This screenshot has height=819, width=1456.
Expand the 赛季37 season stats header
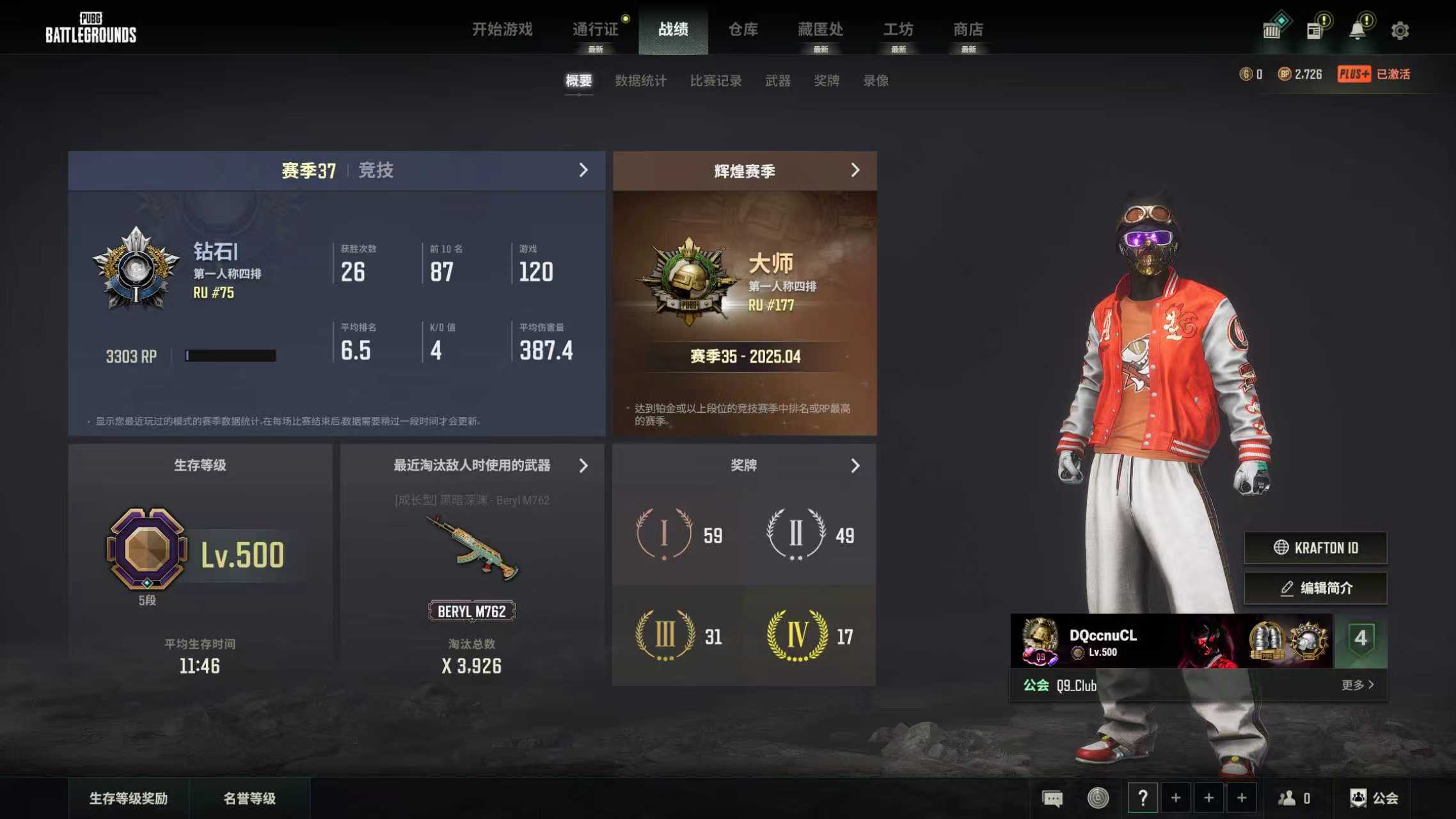(583, 170)
